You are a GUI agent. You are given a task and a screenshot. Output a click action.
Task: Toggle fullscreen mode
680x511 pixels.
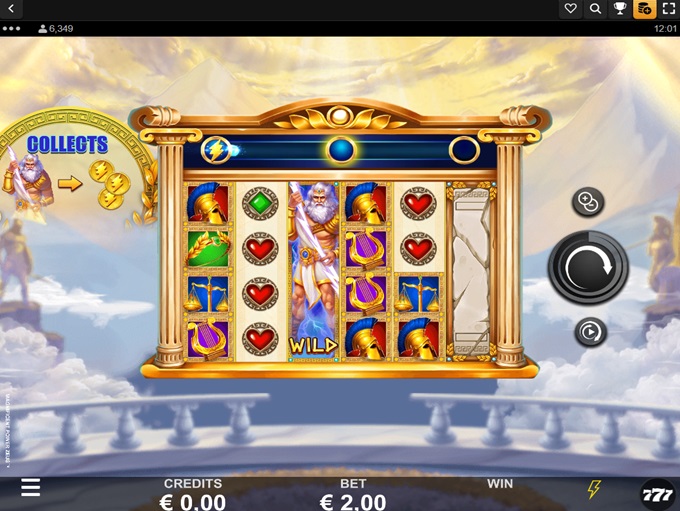669,9
